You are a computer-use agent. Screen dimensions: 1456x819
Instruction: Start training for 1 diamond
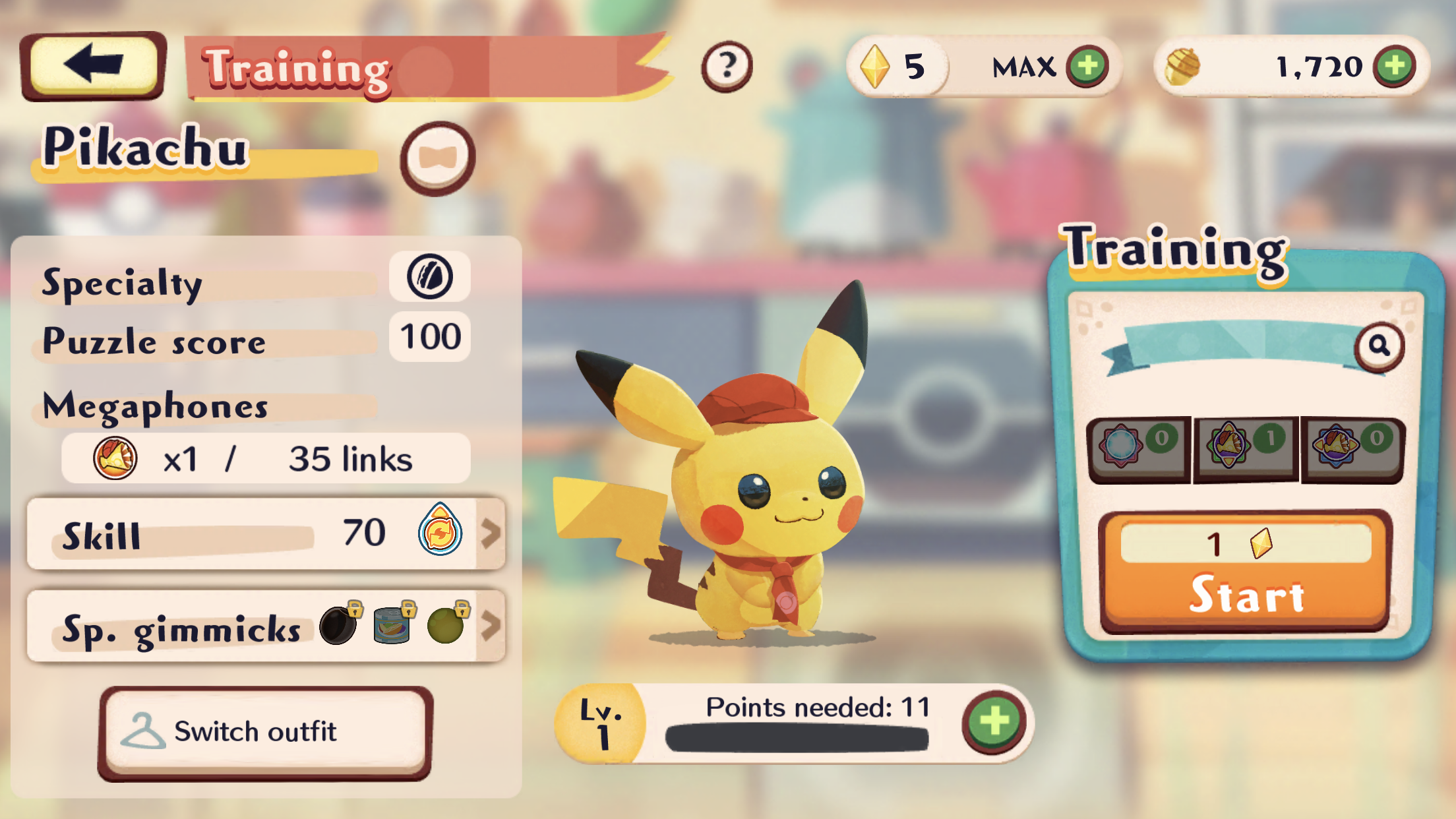[1246, 571]
